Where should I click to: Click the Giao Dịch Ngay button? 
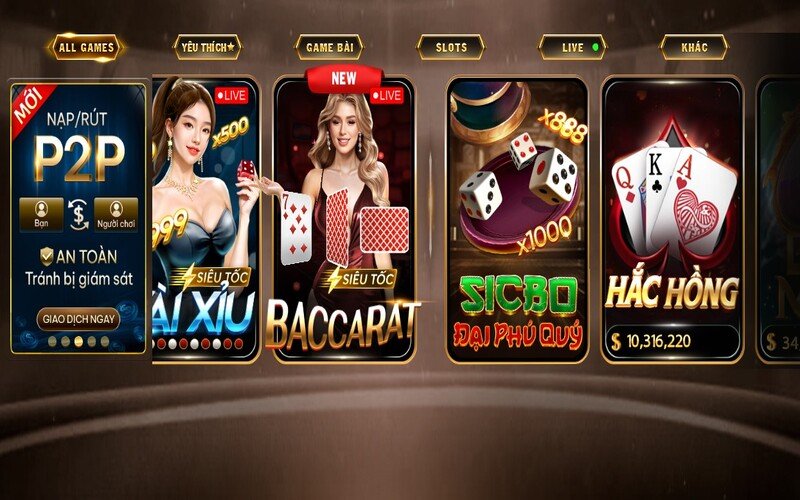coord(79,319)
